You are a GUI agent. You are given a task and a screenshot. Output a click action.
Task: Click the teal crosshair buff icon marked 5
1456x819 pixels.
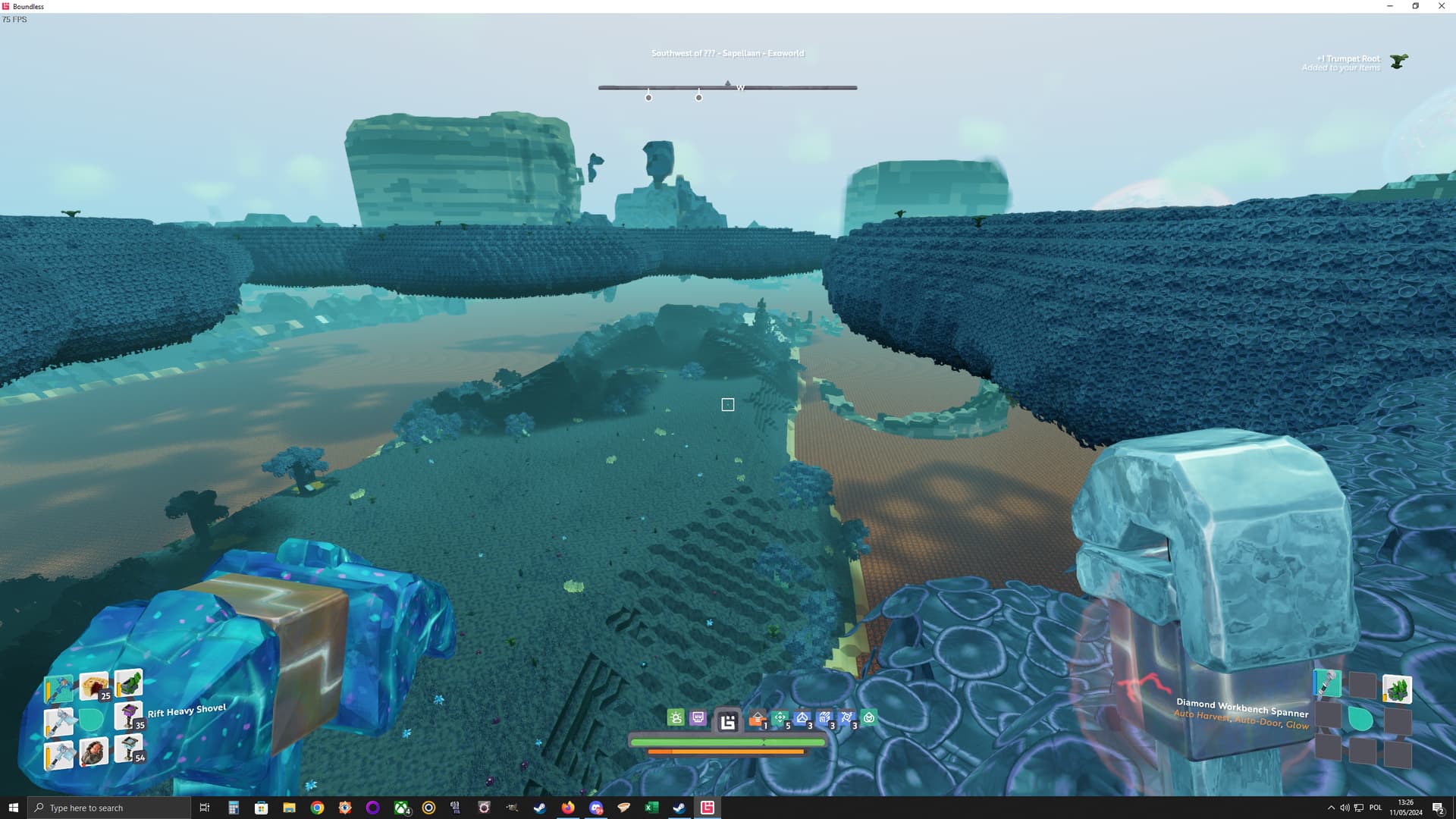[780, 718]
